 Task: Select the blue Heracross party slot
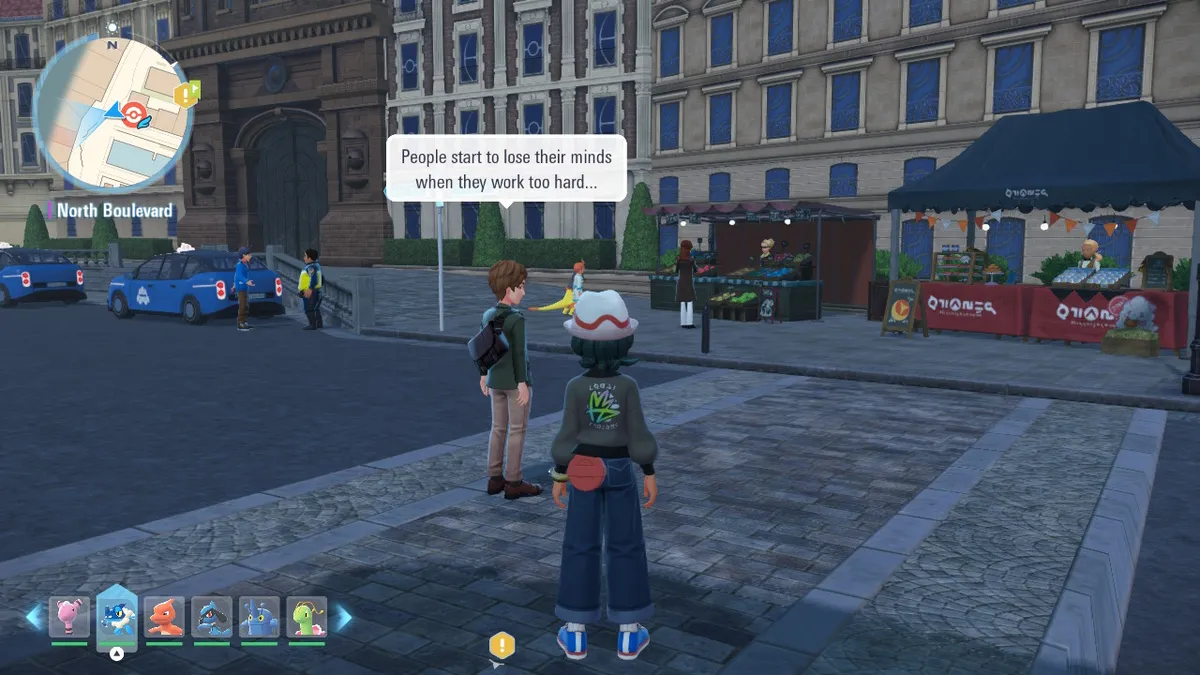[x=260, y=617]
